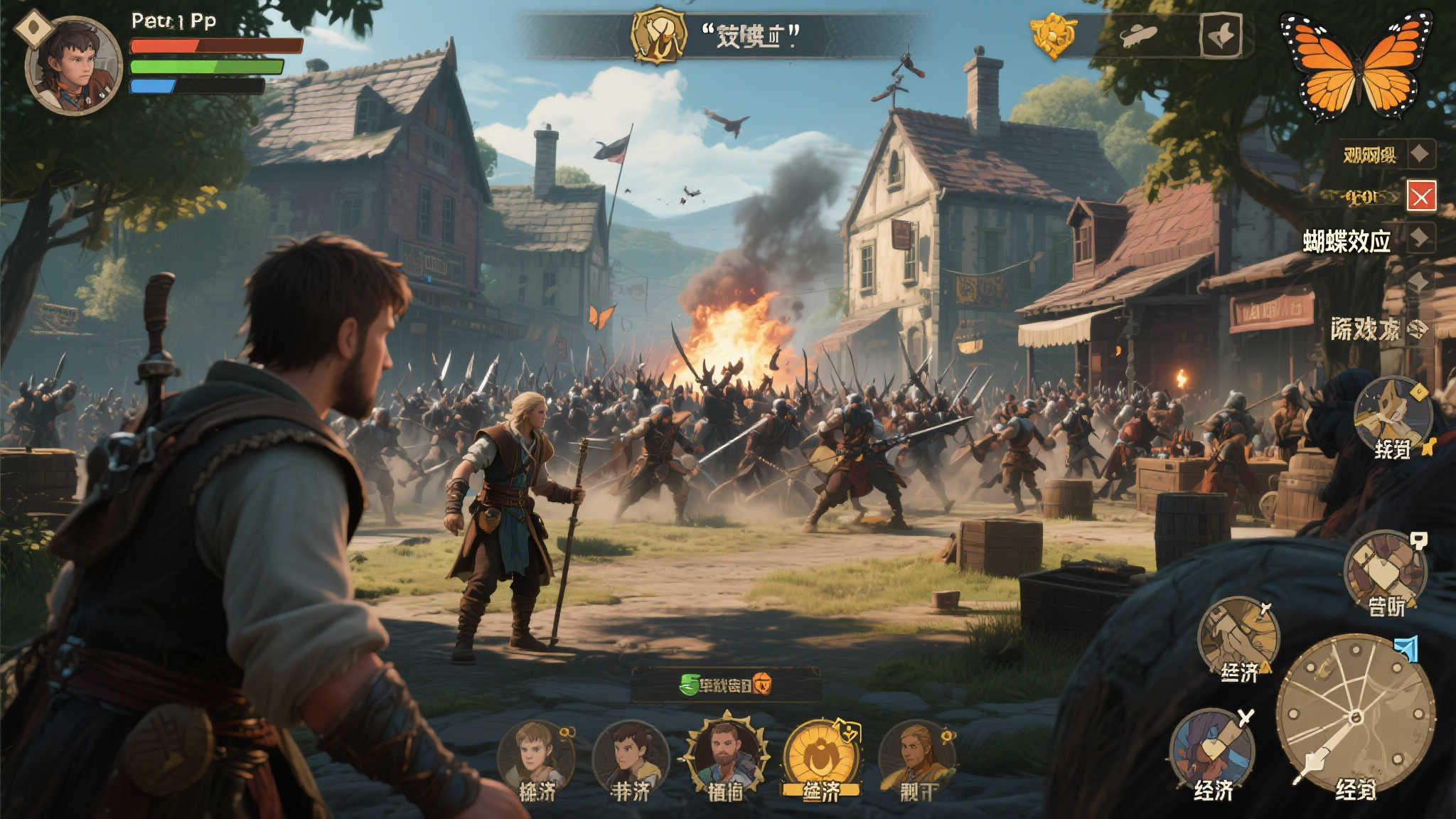This screenshot has height=819, width=1456.
Task: Open the large monarch butterfly icon
Action: pyautogui.click(x=1356, y=65)
